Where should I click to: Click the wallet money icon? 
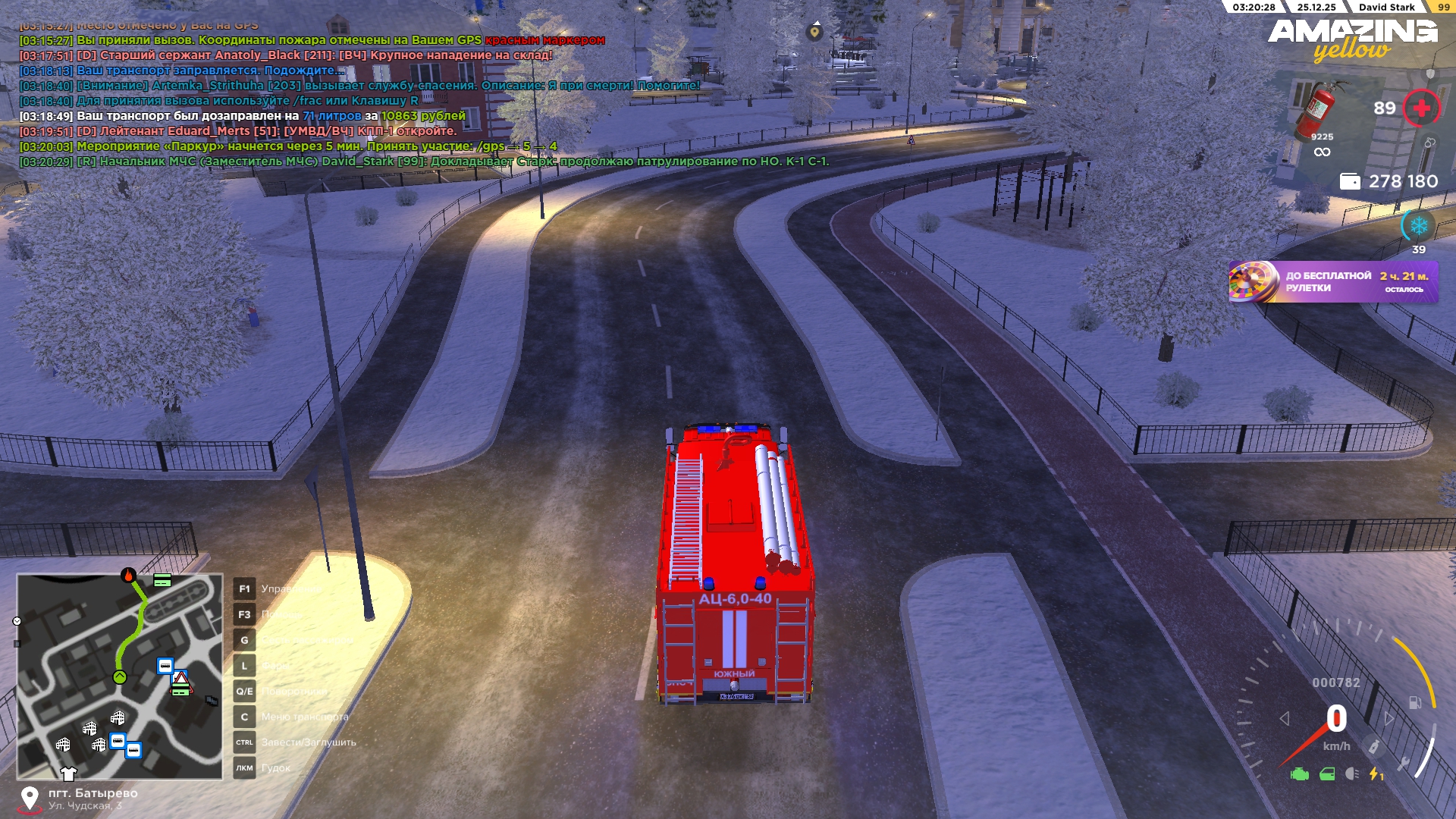1350,181
